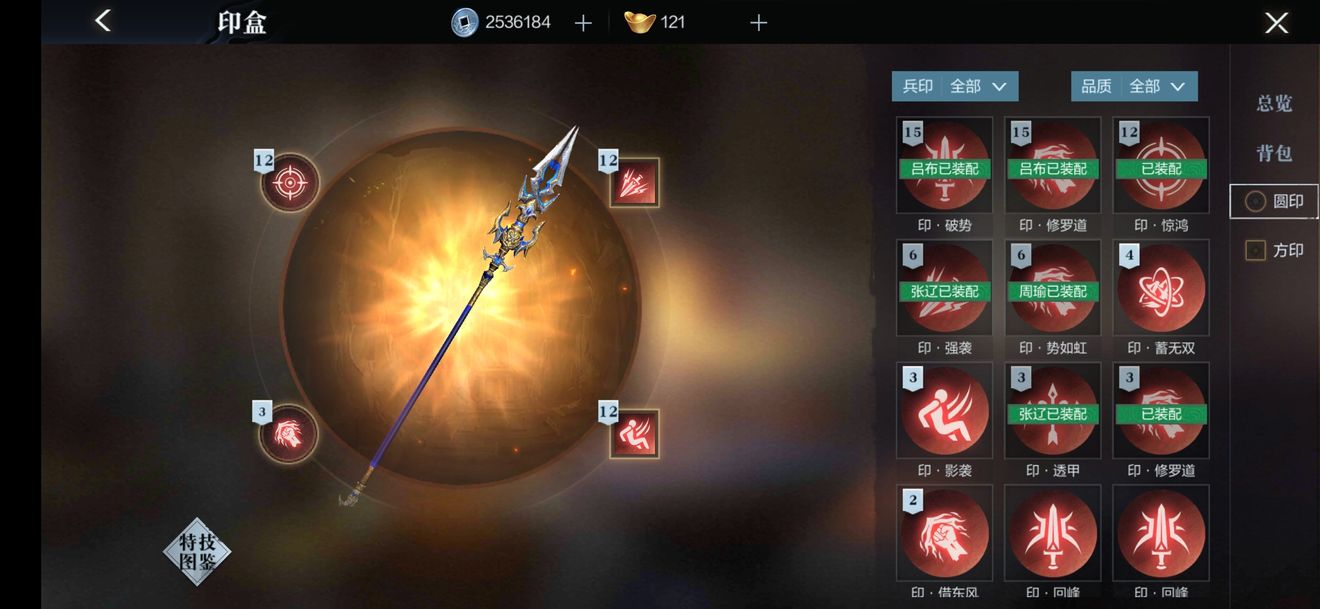Close the 印盒 screen with X
This screenshot has height=609, width=1320.
(1276, 23)
